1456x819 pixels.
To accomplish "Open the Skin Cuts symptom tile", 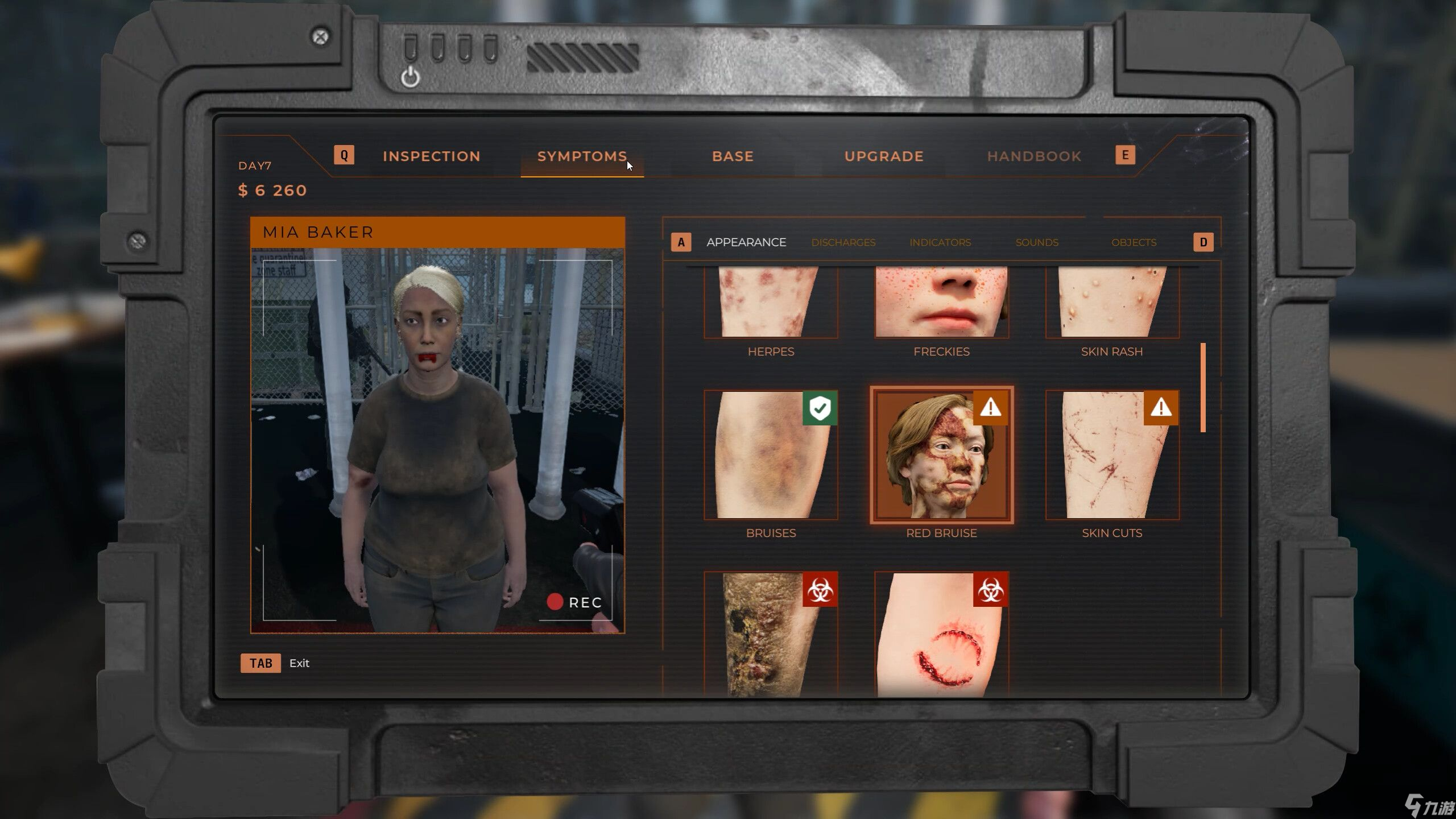I will pyautogui.click(x=1112, y=455).
